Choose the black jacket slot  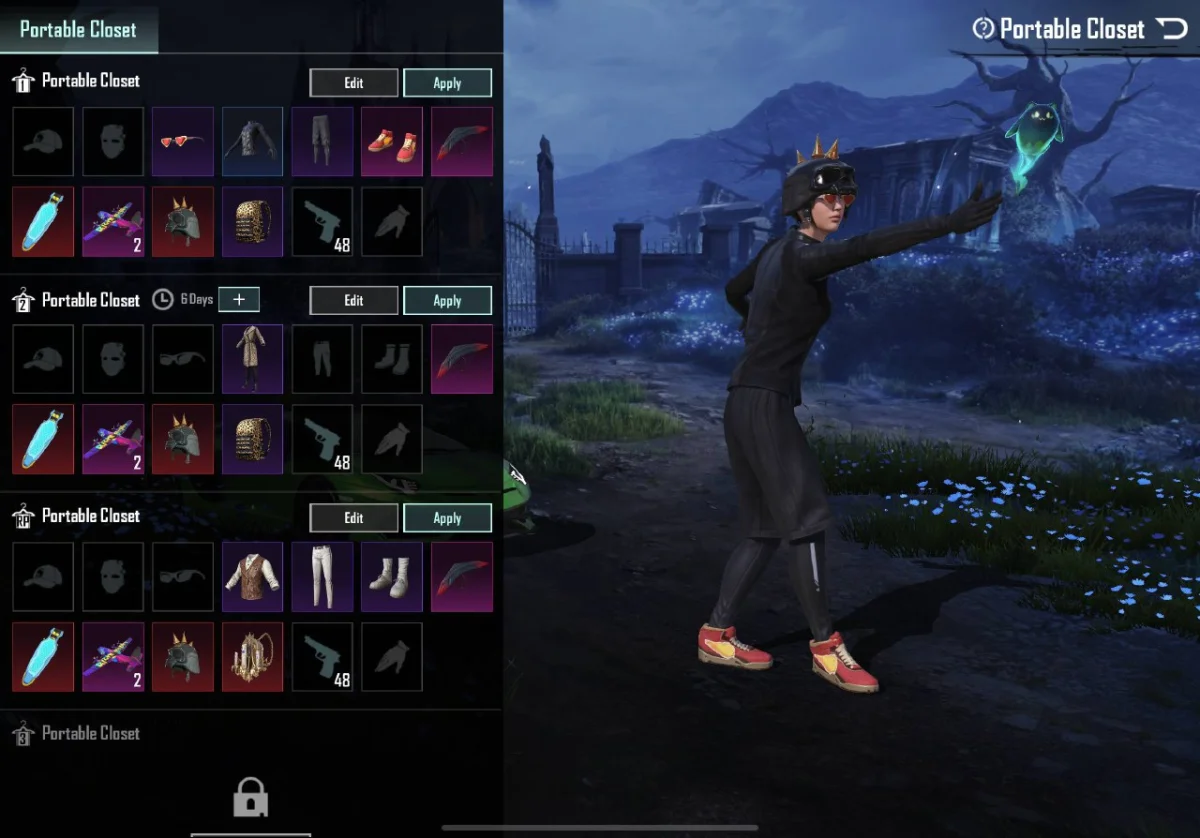pyautogui.click(x=252, y=141)
